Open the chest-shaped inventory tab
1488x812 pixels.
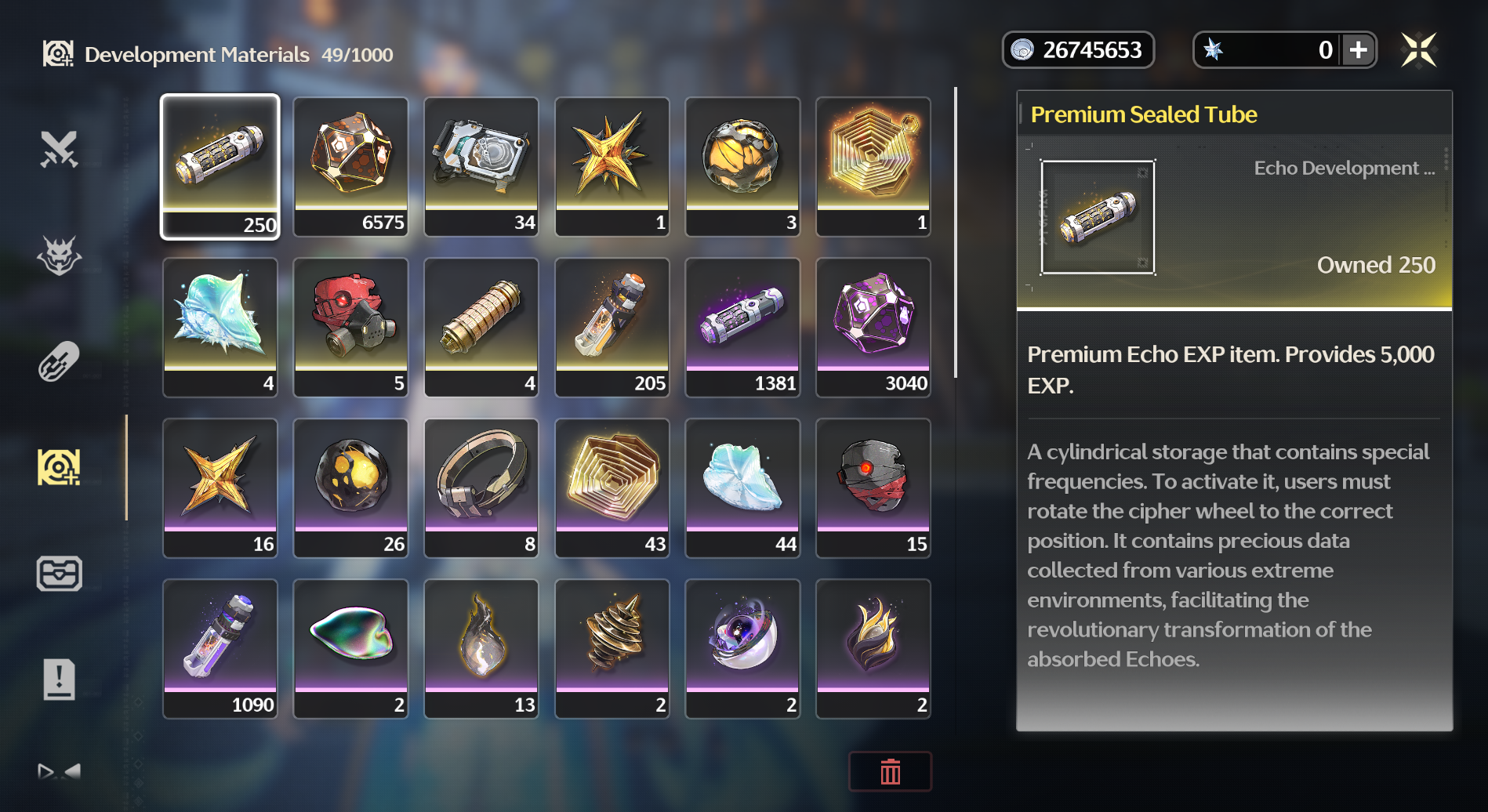click(x=59, y=573)
